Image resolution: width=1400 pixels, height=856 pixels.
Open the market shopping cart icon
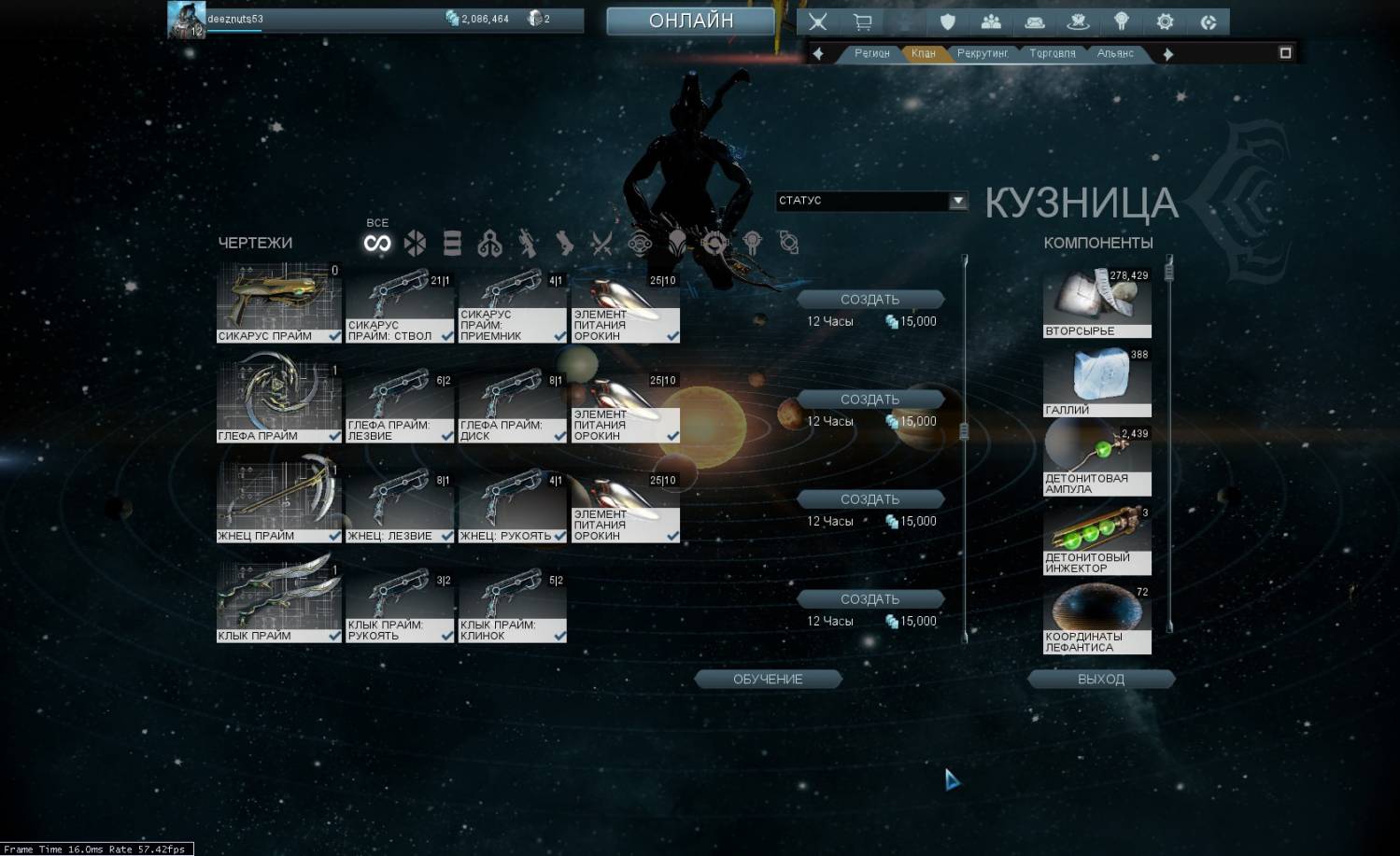click(862, 22)
